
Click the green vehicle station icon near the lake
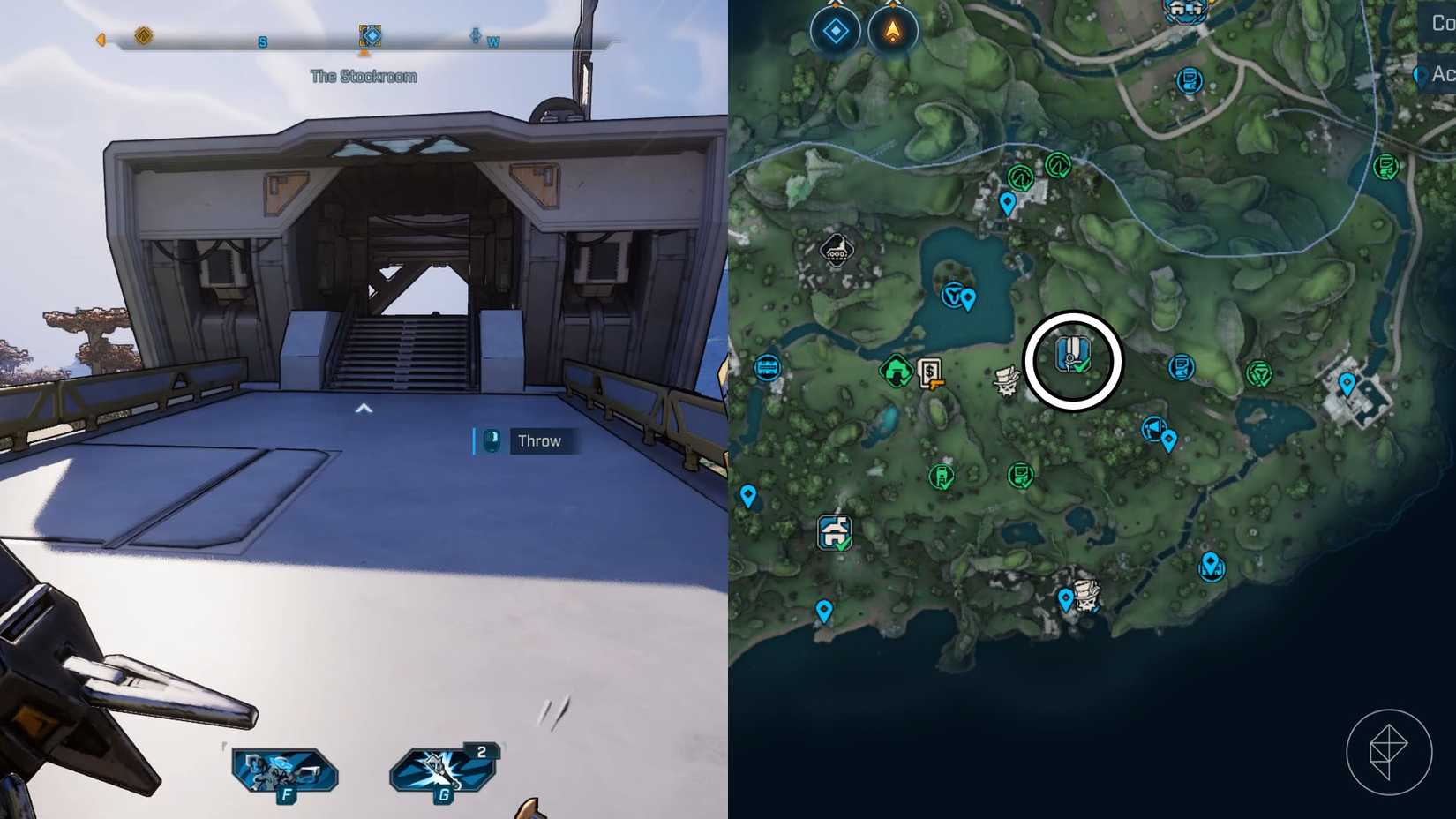[956, 297]
